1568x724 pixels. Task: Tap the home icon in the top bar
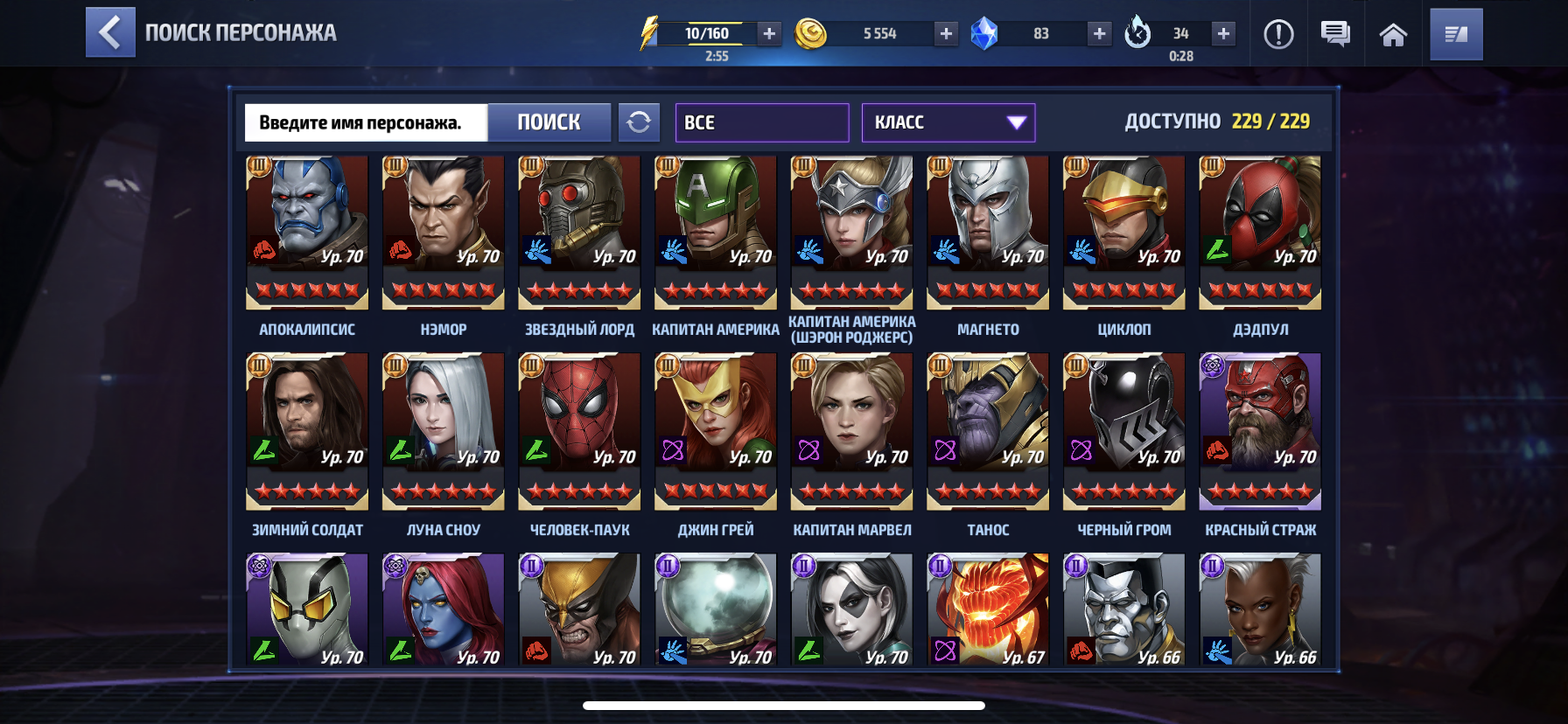point(1395,34)
